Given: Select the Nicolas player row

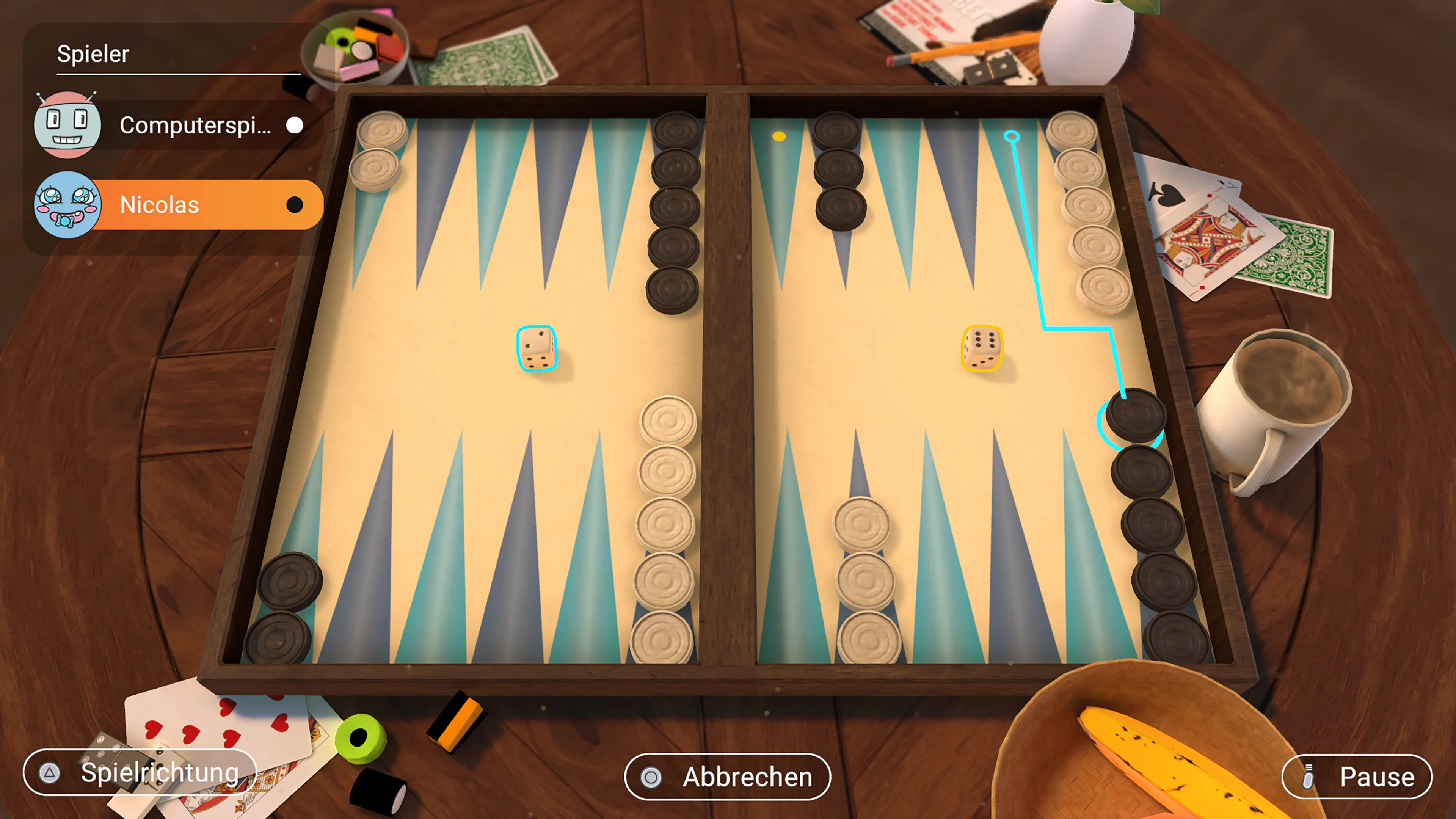Looking at the screenshot, I should pos(206,205).
